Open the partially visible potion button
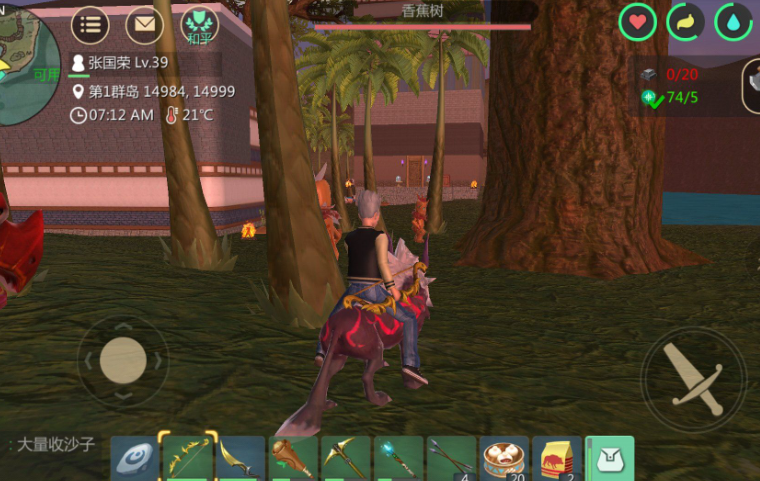Image resolution: width=760 pixels, height=481 pixels. (751, 85)
